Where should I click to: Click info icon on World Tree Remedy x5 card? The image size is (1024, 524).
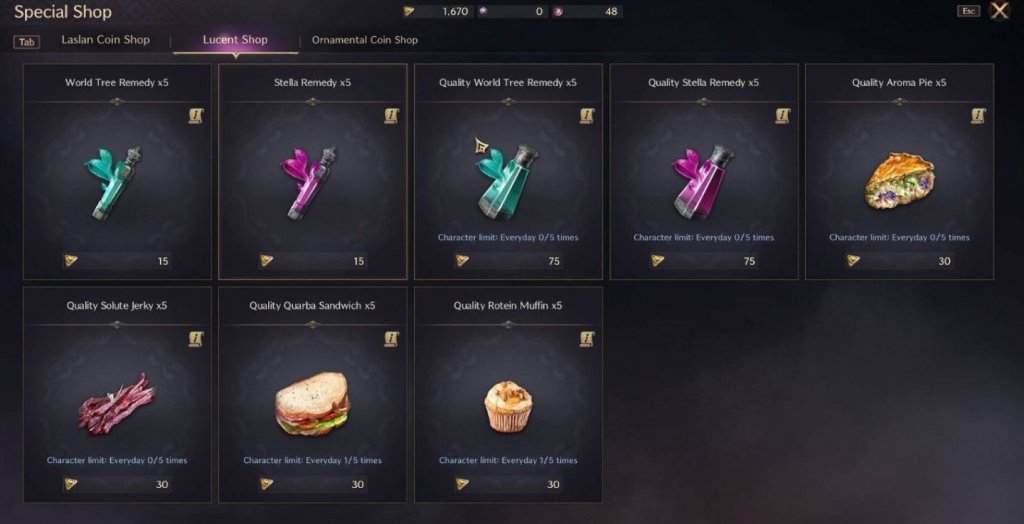(x=196, y=117)
